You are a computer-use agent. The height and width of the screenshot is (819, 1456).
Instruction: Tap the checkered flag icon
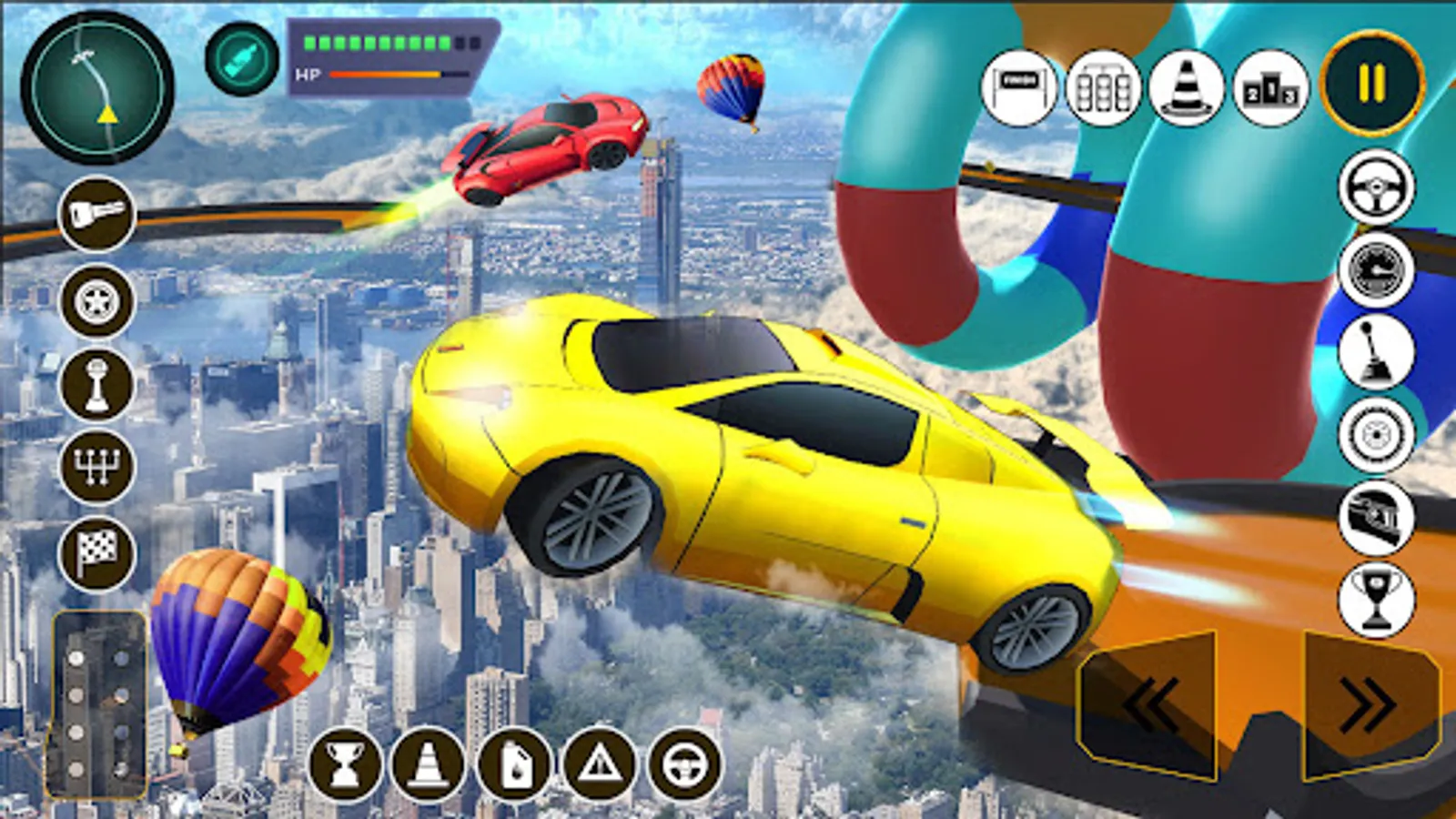tap(96, 552)
